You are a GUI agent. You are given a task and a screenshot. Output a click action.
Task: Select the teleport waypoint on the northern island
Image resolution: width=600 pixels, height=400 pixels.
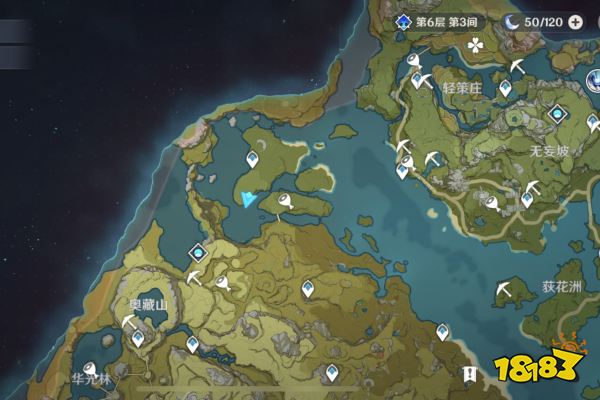pos(253,158)
